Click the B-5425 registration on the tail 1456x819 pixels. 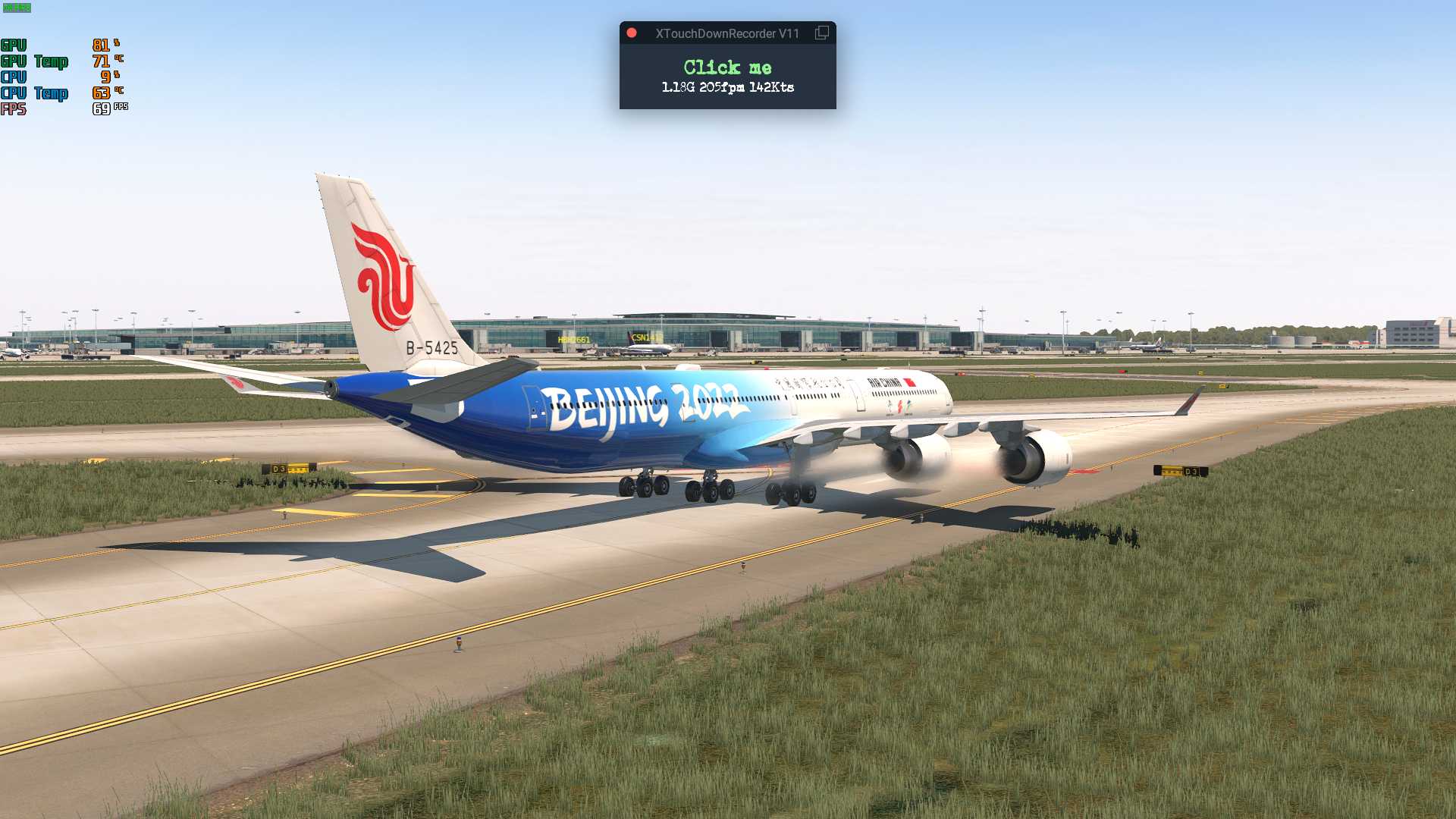pos(432,347)
